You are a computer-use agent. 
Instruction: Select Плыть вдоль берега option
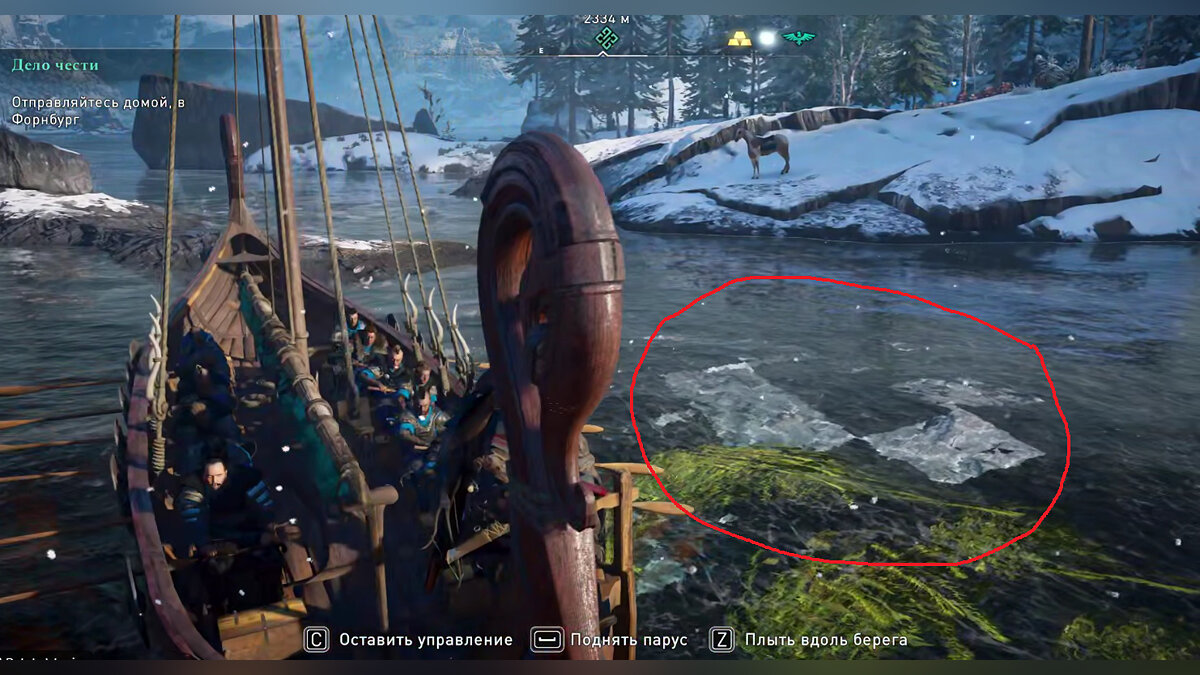click(810, 640)
